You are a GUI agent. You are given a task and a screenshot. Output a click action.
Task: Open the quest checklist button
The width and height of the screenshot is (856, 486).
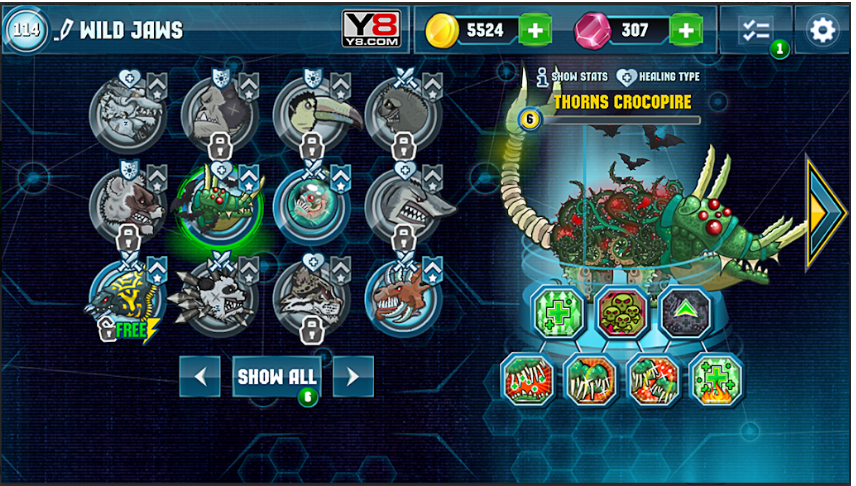[756, 30]
